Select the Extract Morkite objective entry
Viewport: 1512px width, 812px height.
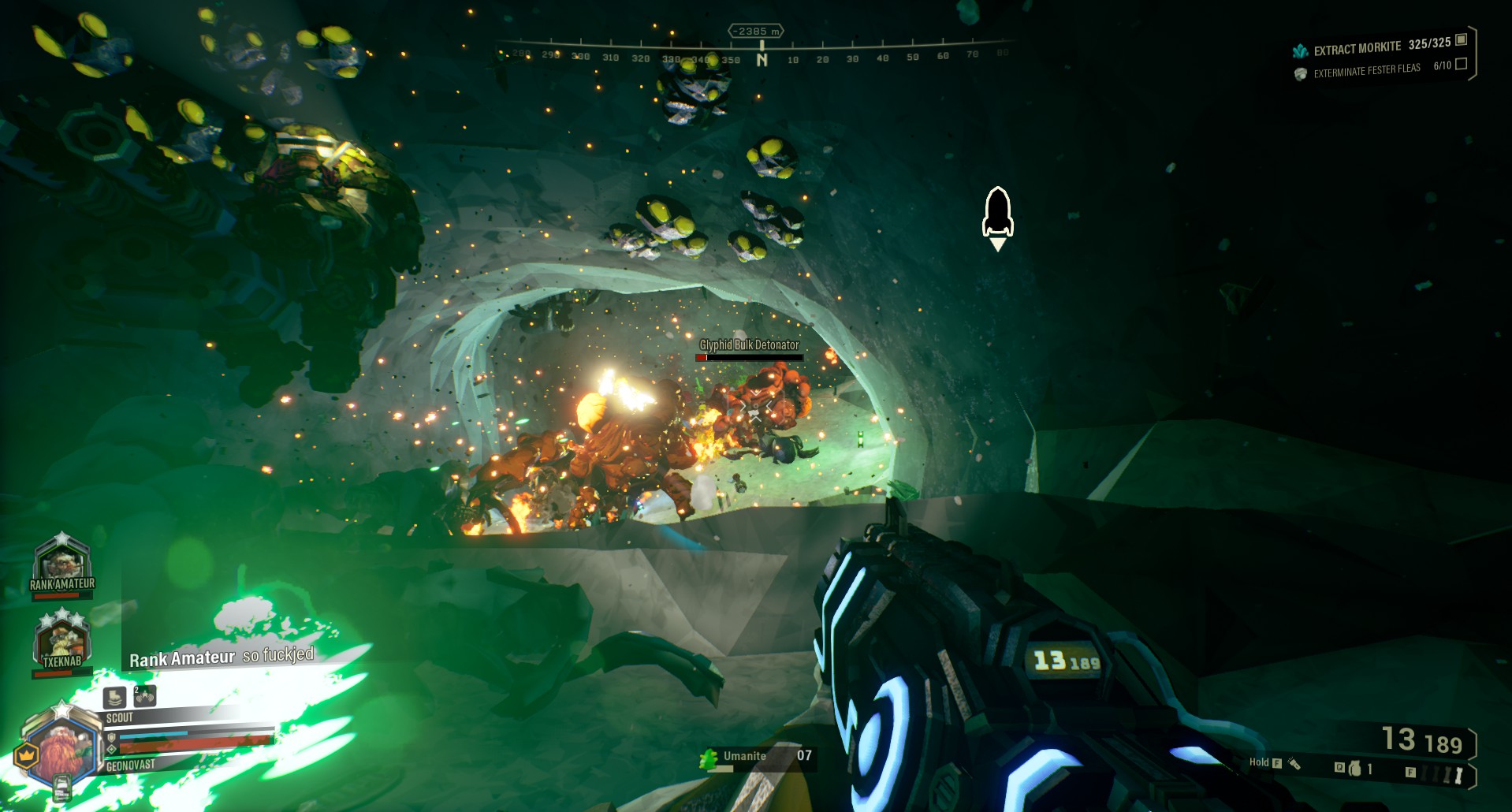point(1380,47)
